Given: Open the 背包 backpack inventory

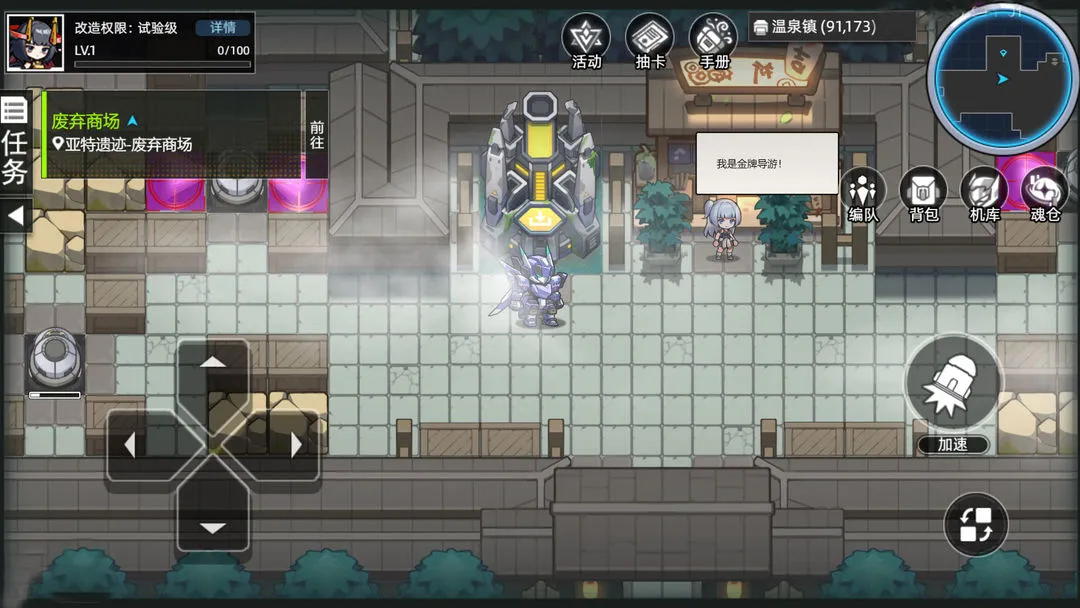Looking at the screenshot, I should 923,194.
